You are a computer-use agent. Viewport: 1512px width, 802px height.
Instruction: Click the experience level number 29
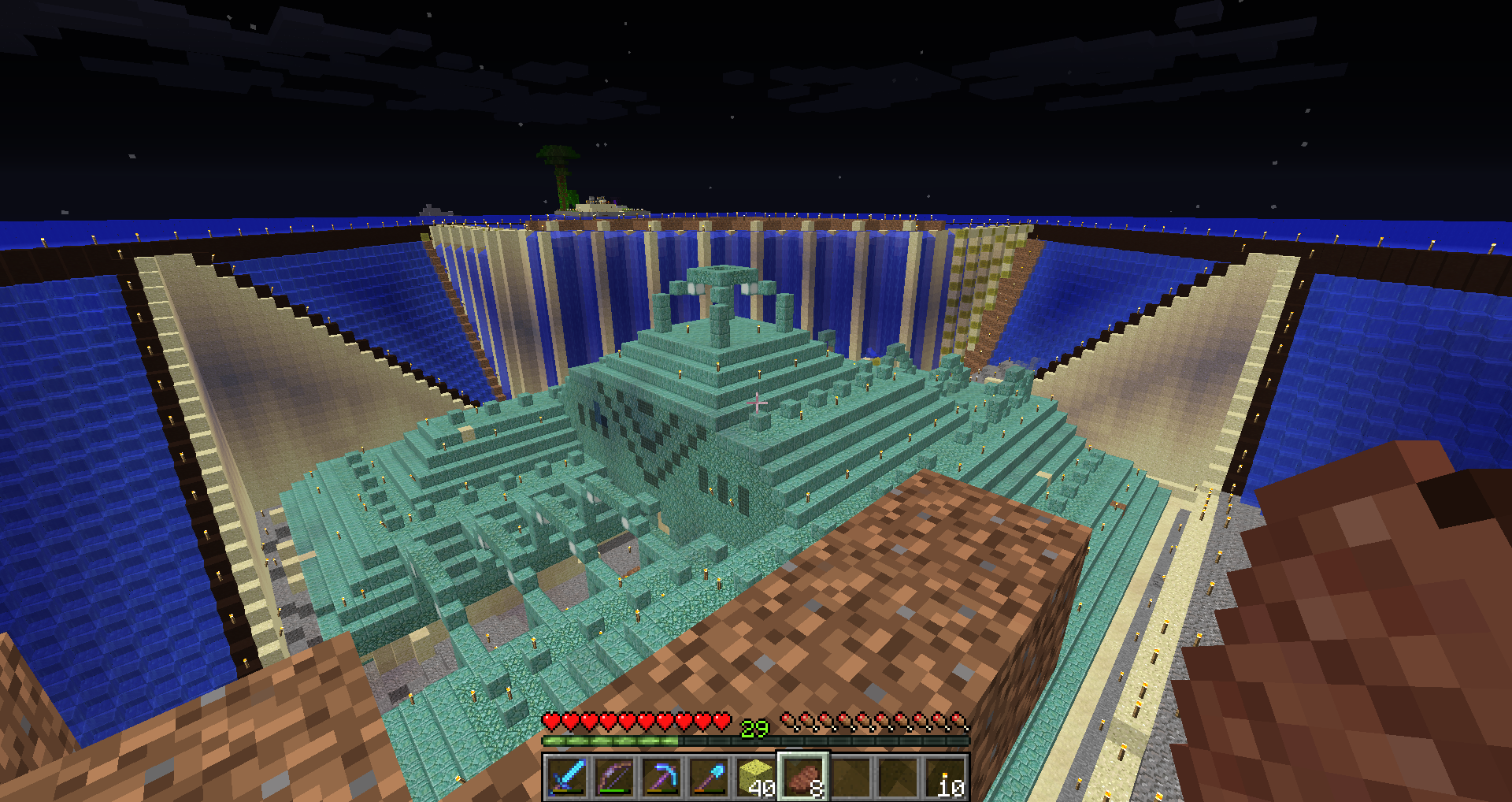tap(754, 730)
